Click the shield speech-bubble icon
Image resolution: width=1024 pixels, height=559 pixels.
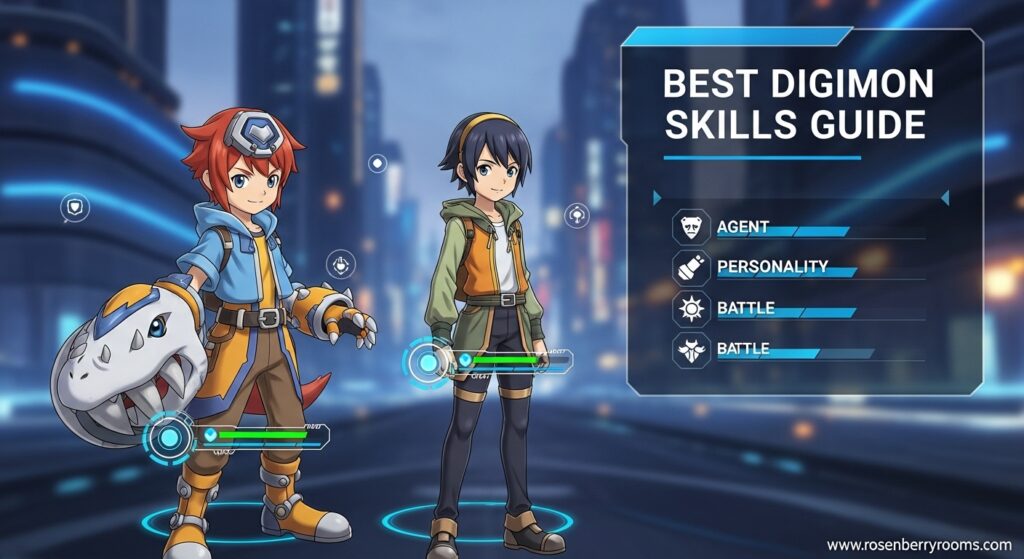tap(74, 208)
